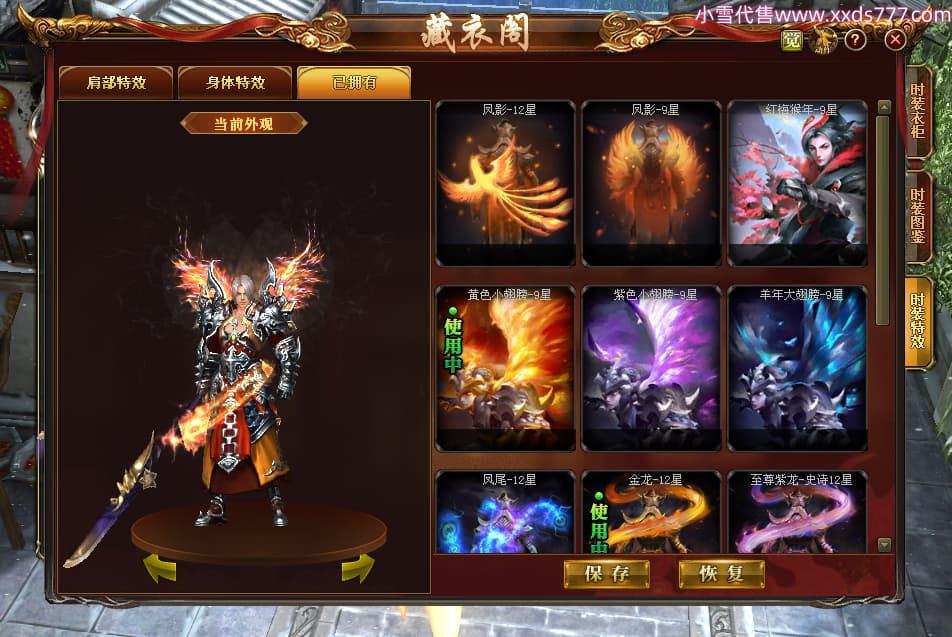Rotate character with the left arrow
The width and height of the screenshot is (952, 637).
(x=160, y=568)
